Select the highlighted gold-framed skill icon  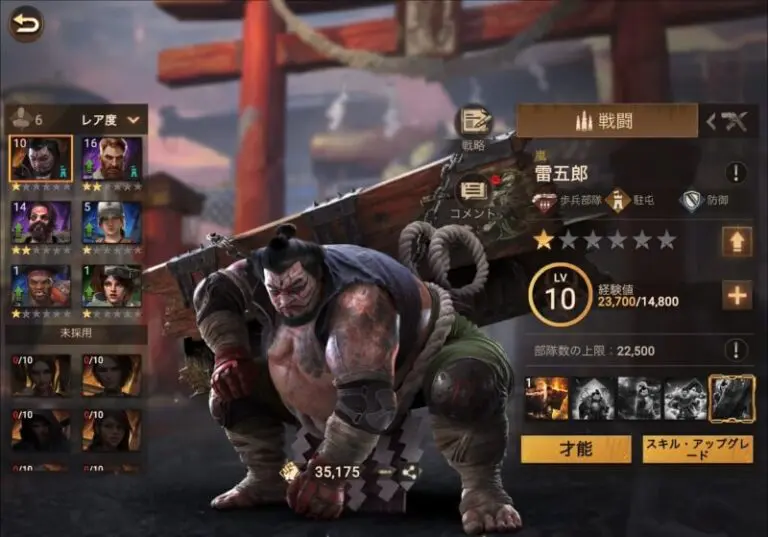click(x=730, y=399)
